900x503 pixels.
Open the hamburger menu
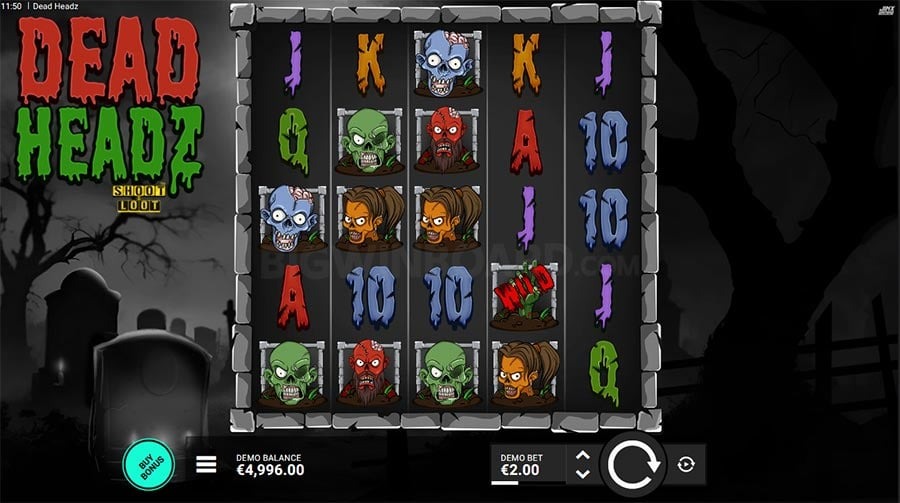coord(206,464)
